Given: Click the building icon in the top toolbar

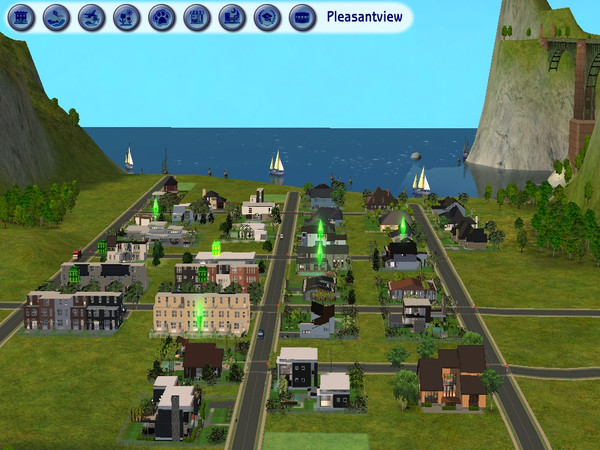Looking at the screenshot, I should [x=22, y=16].
